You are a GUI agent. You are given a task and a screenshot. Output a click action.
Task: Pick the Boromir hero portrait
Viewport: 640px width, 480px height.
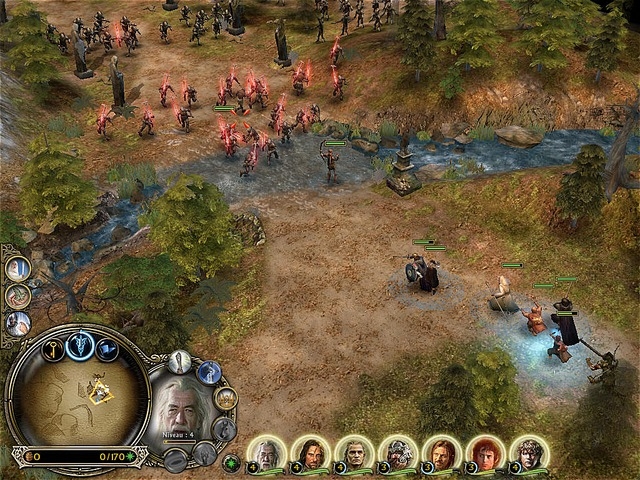click(x=442, y=454)
